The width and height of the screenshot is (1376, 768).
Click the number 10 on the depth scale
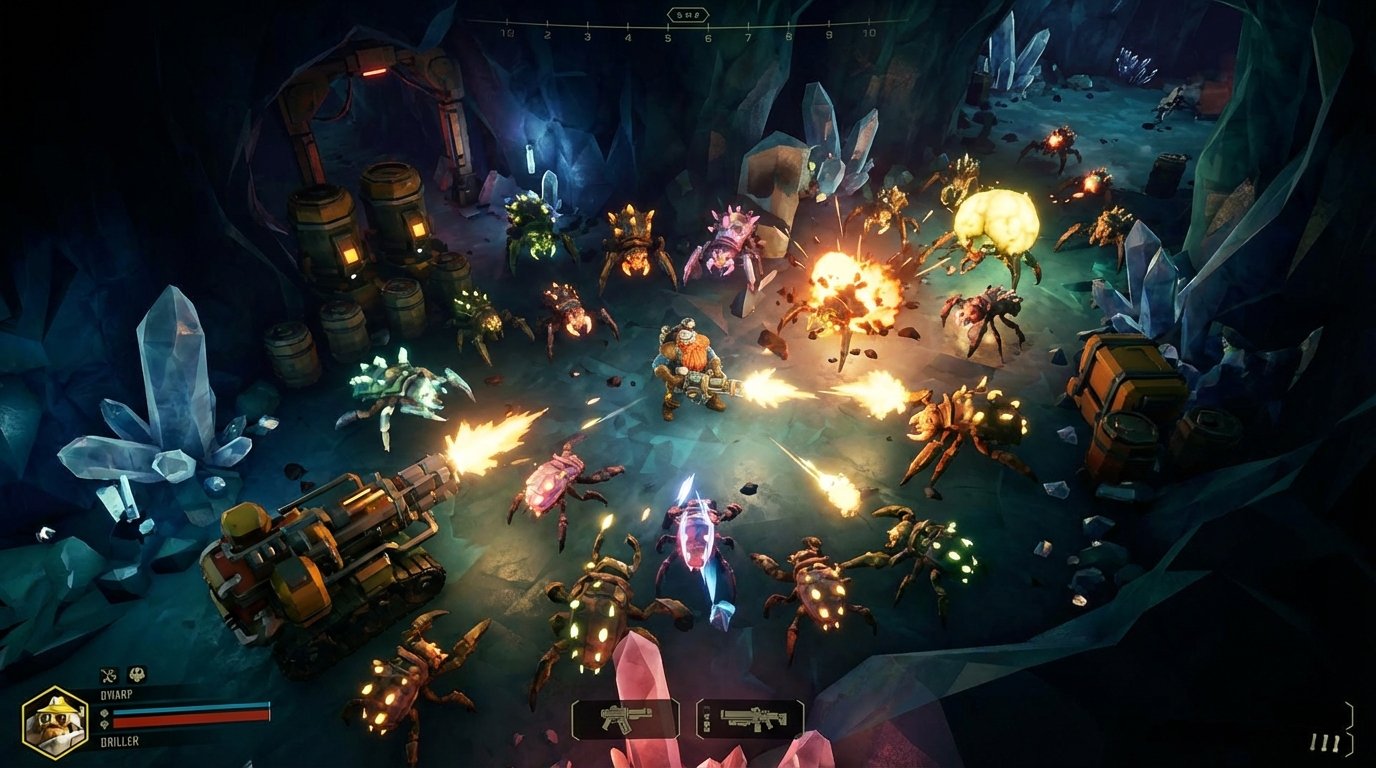click(871, 32)
